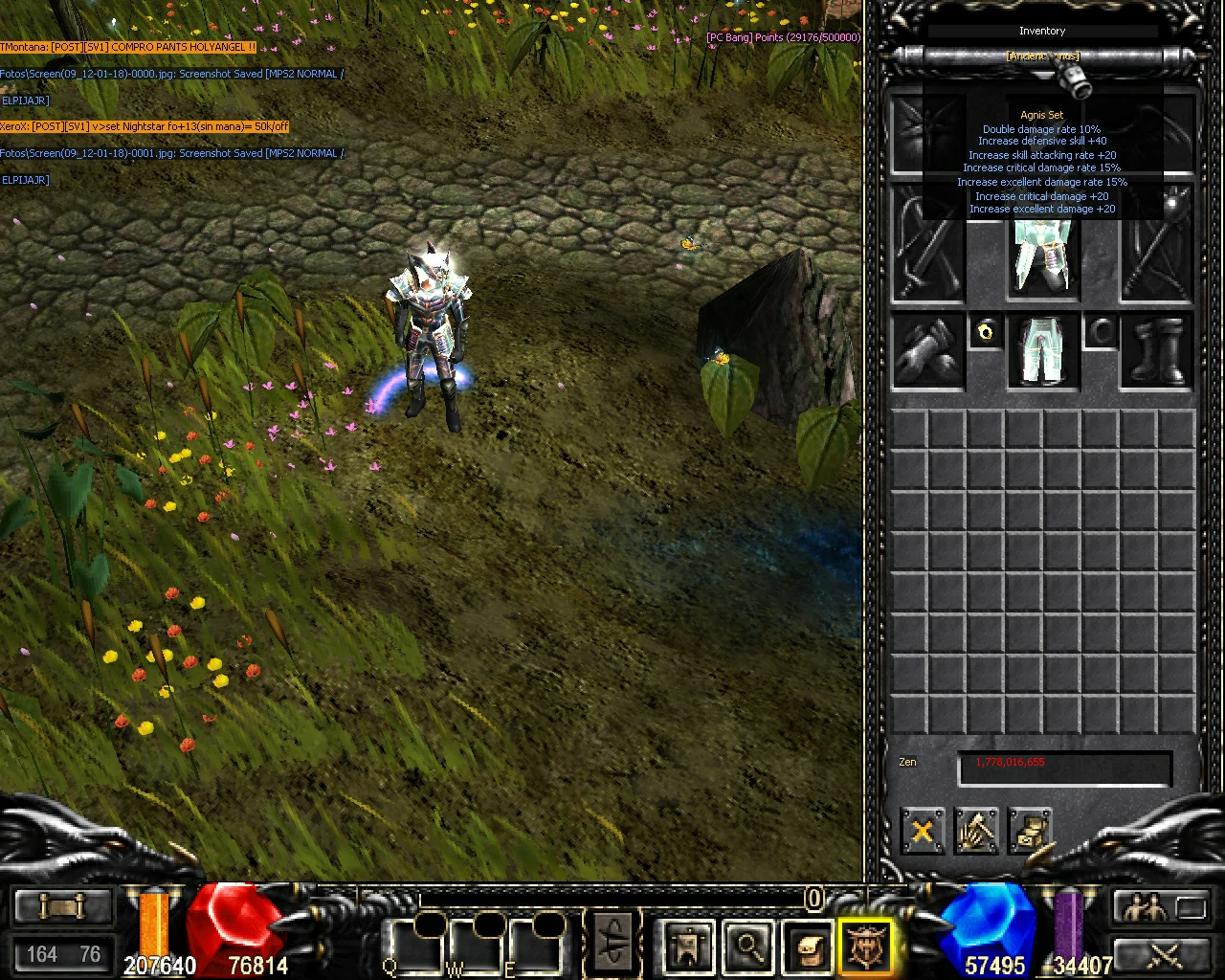Click the Agnis Set tooltip header
Screen dimensions: 1225x980
(x=1042, y=114)
